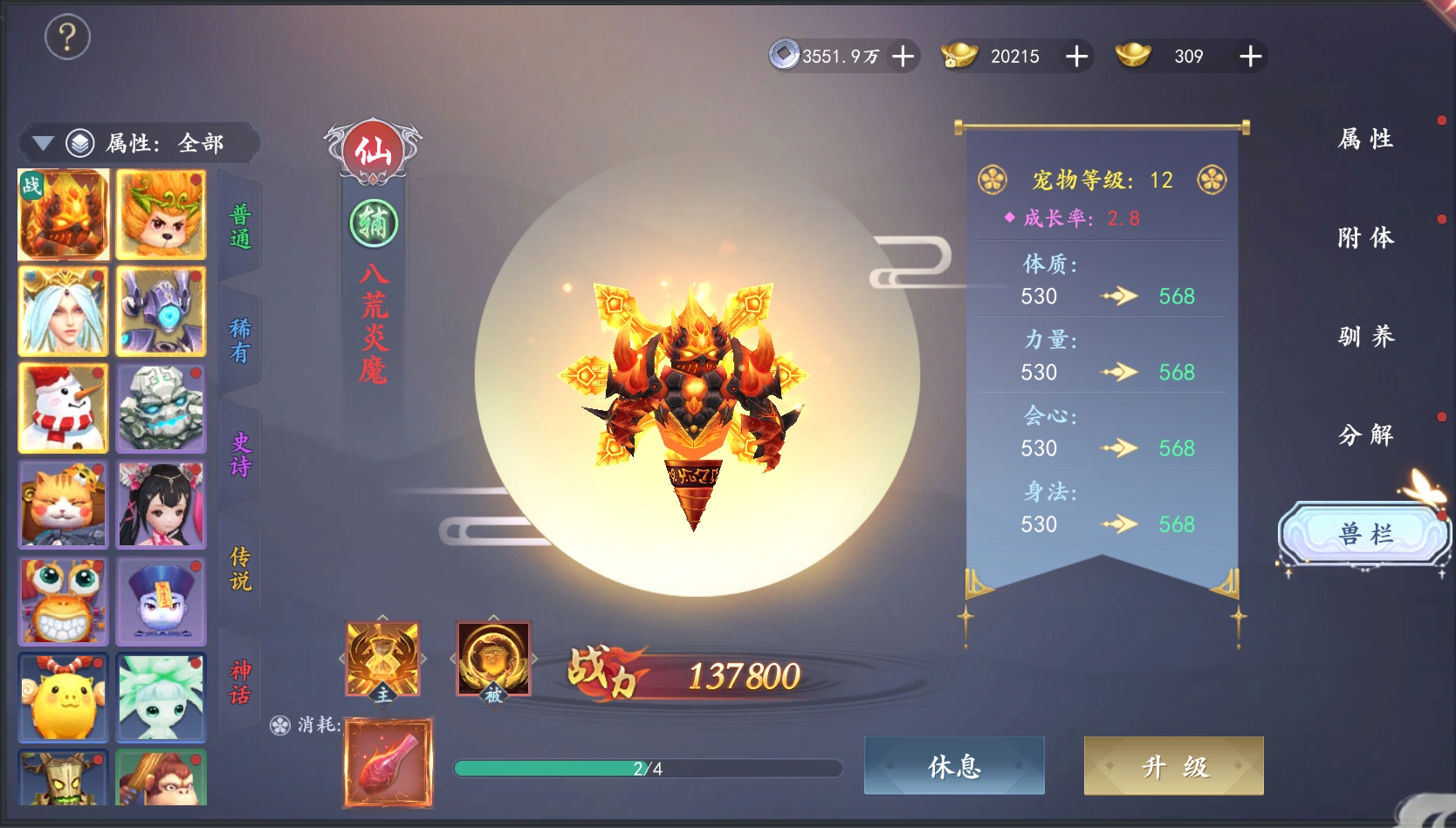Click the golden flower emblem beside 宠物等级
1456x828 pixels.
(x=991, y=180)
